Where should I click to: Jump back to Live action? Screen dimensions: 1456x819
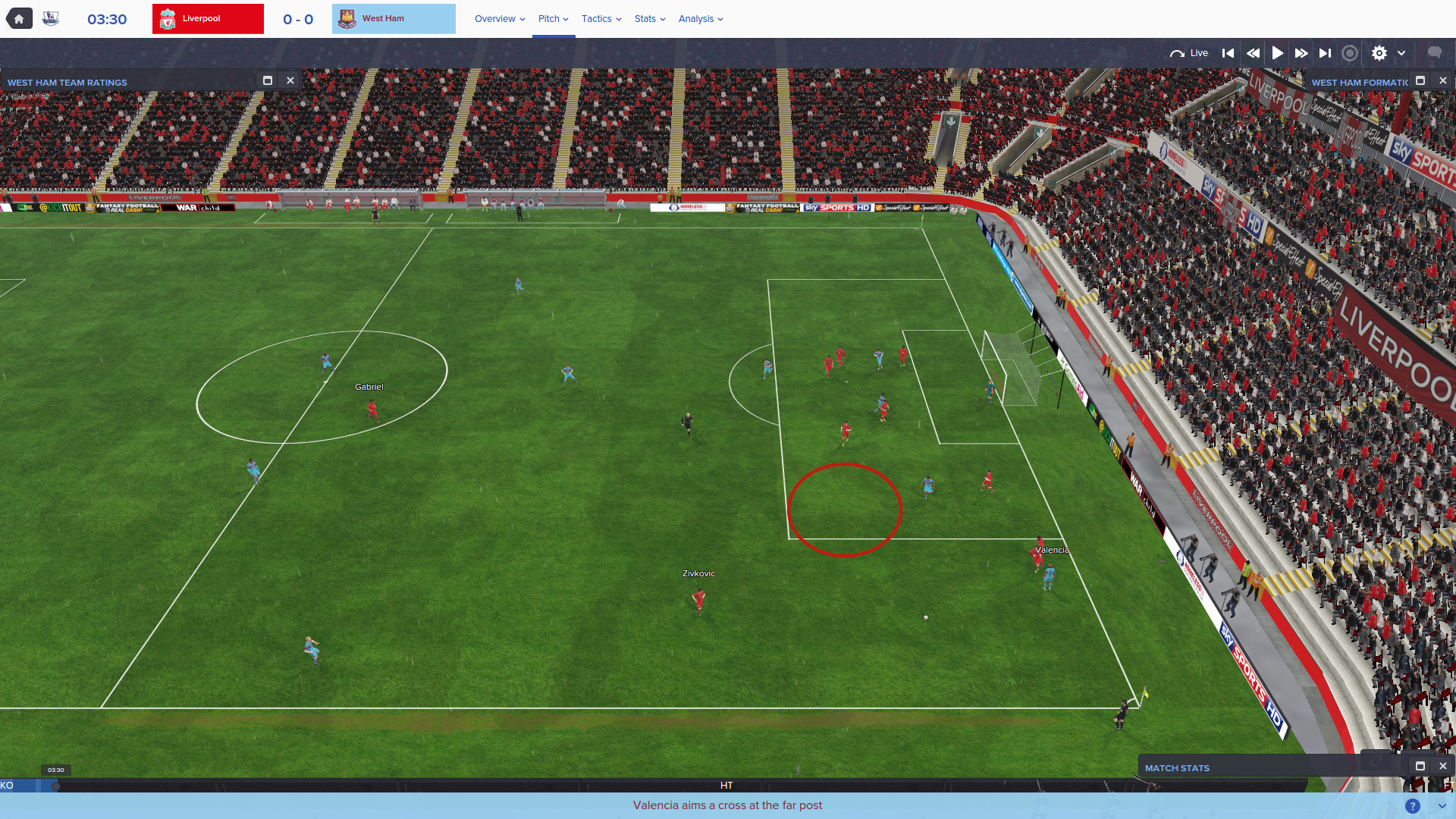point(1189,53)
